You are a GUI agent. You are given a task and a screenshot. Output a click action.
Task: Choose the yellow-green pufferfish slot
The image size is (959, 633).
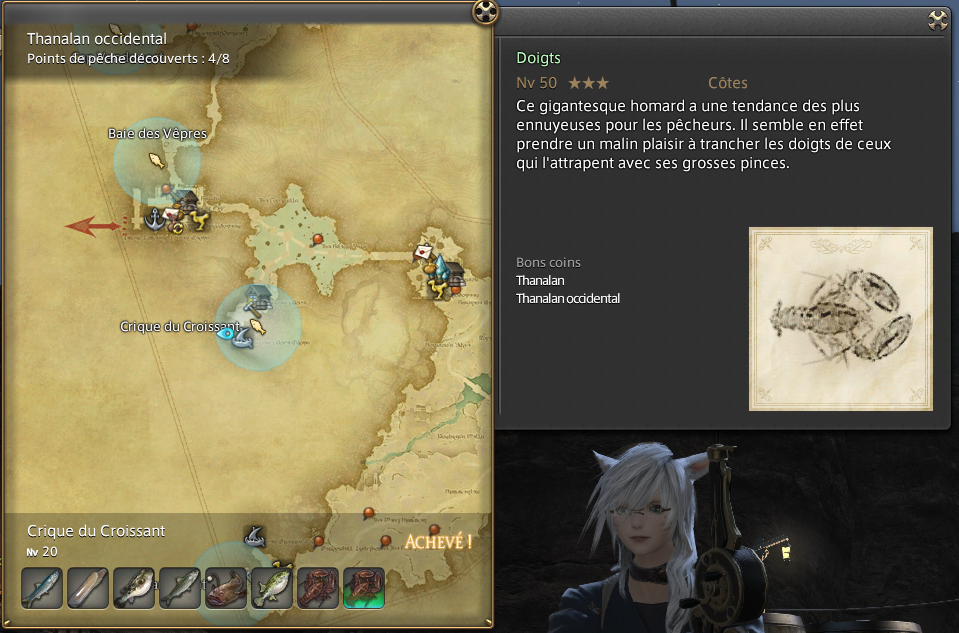tap(272, 588)
